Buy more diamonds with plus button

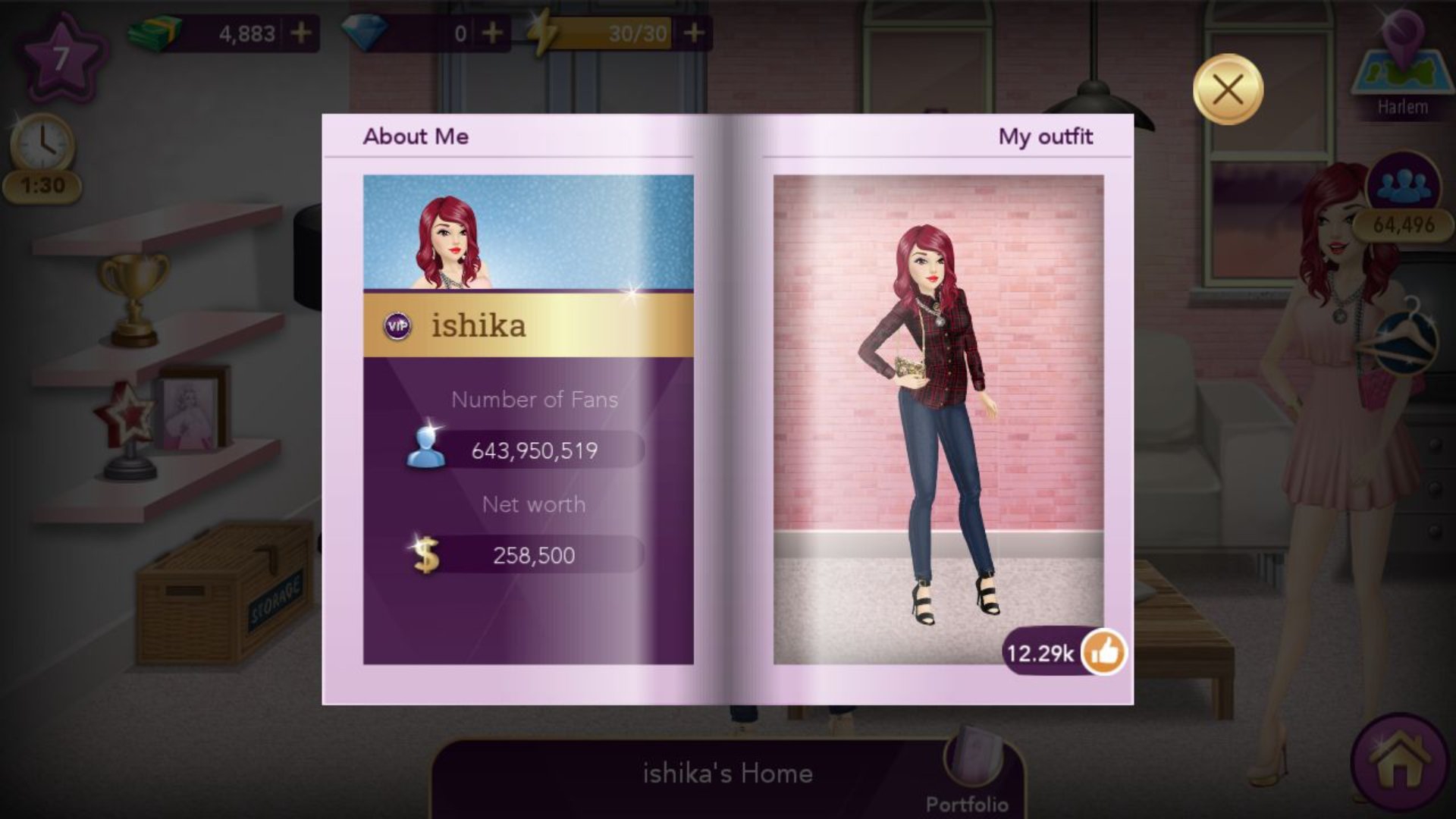[x=492, y=33]
